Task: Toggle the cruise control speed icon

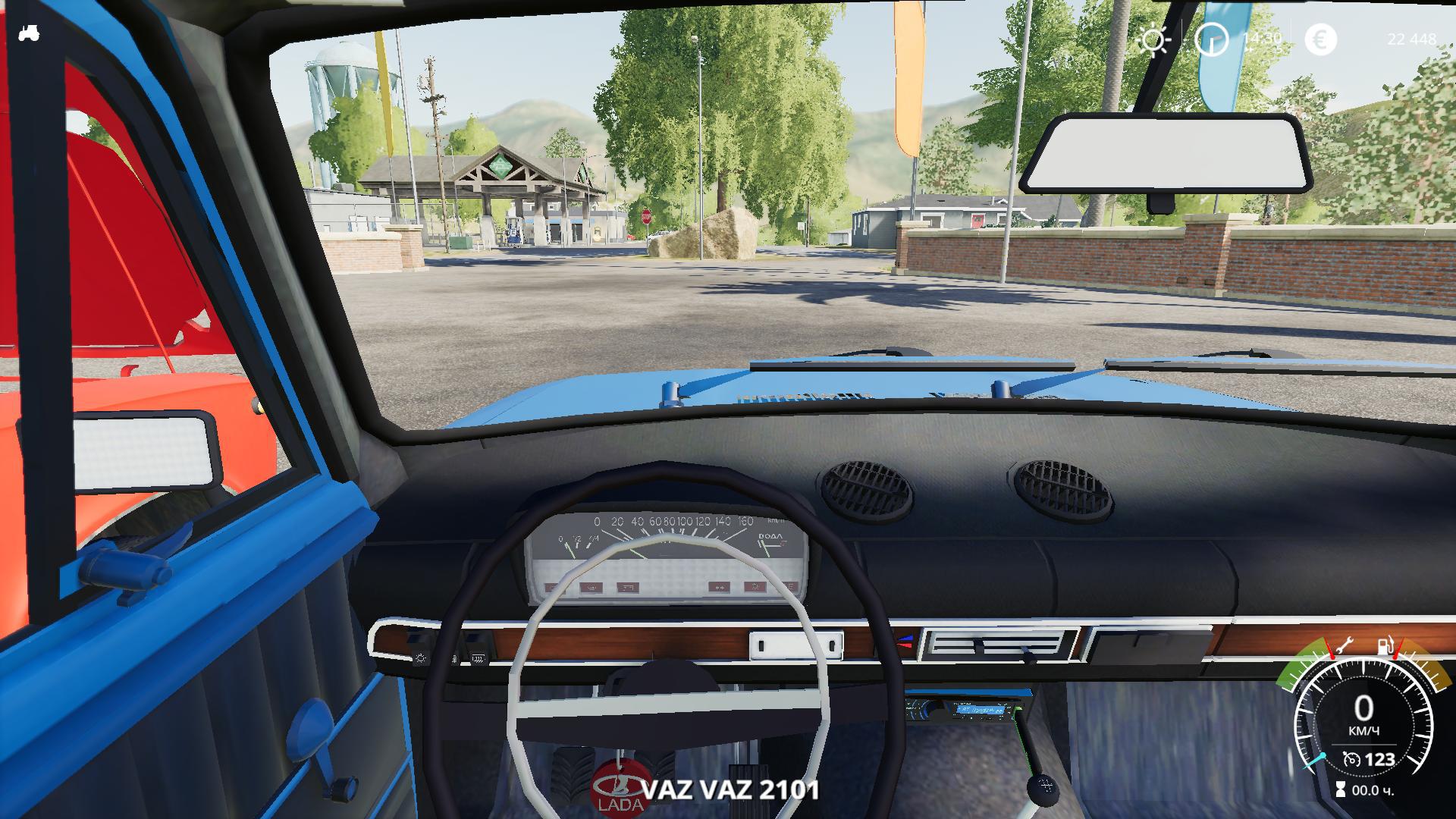Action: coord(1351,759)
